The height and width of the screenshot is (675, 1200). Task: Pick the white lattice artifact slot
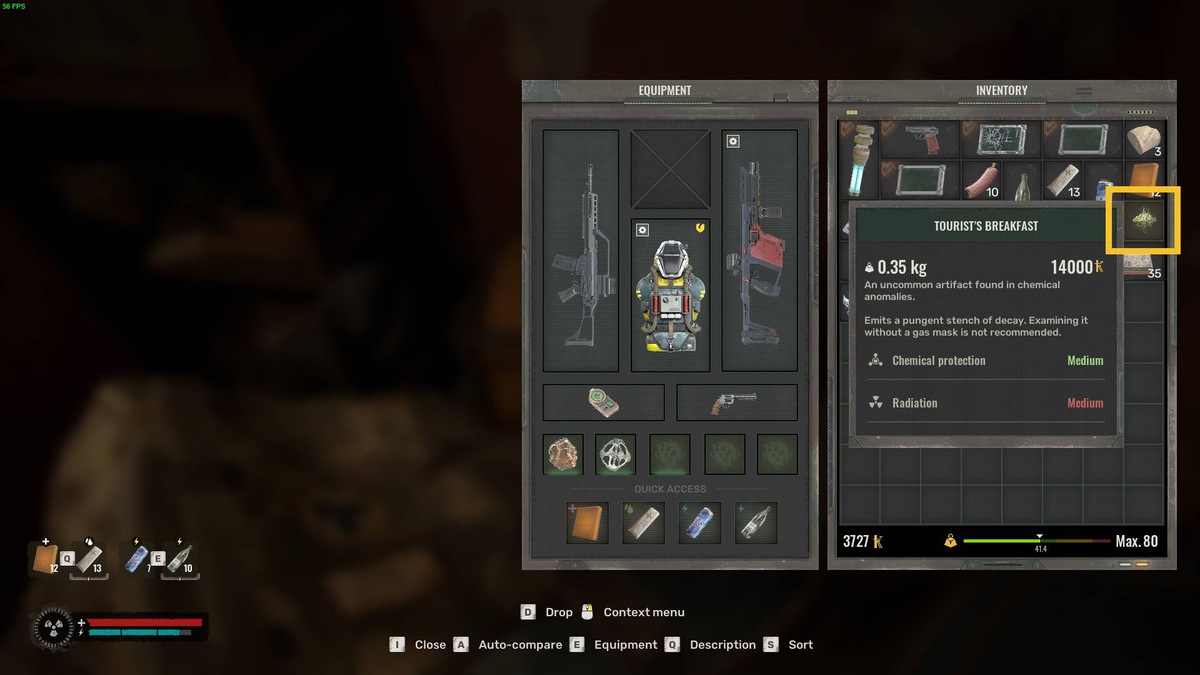(615, 454)
